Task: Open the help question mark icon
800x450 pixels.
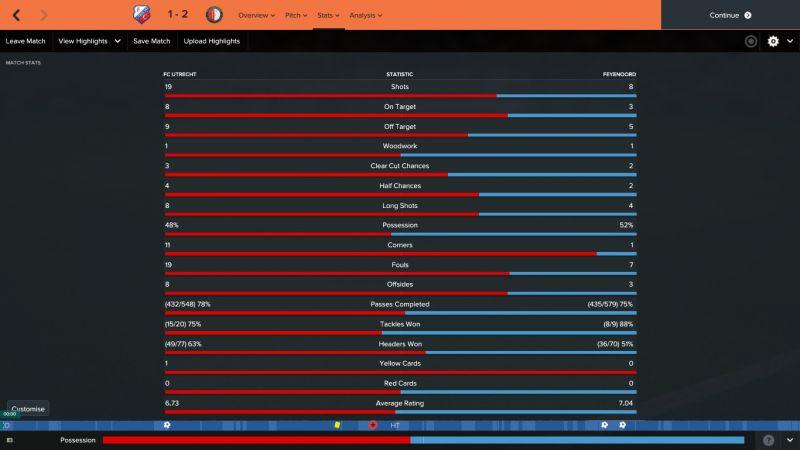Action: [768, 440]
